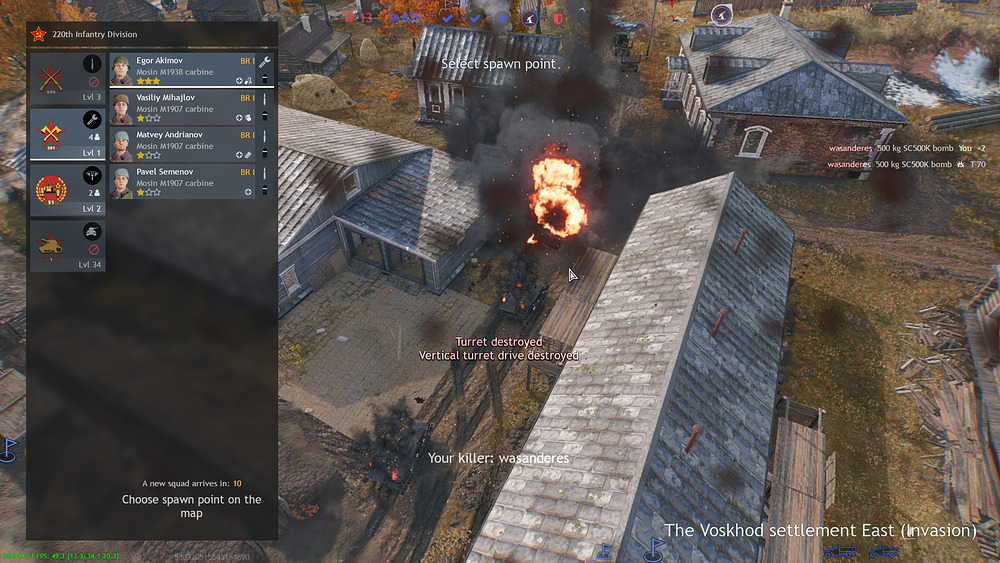Select the rifle squad Lvl 3 card

tap(67, 78)
